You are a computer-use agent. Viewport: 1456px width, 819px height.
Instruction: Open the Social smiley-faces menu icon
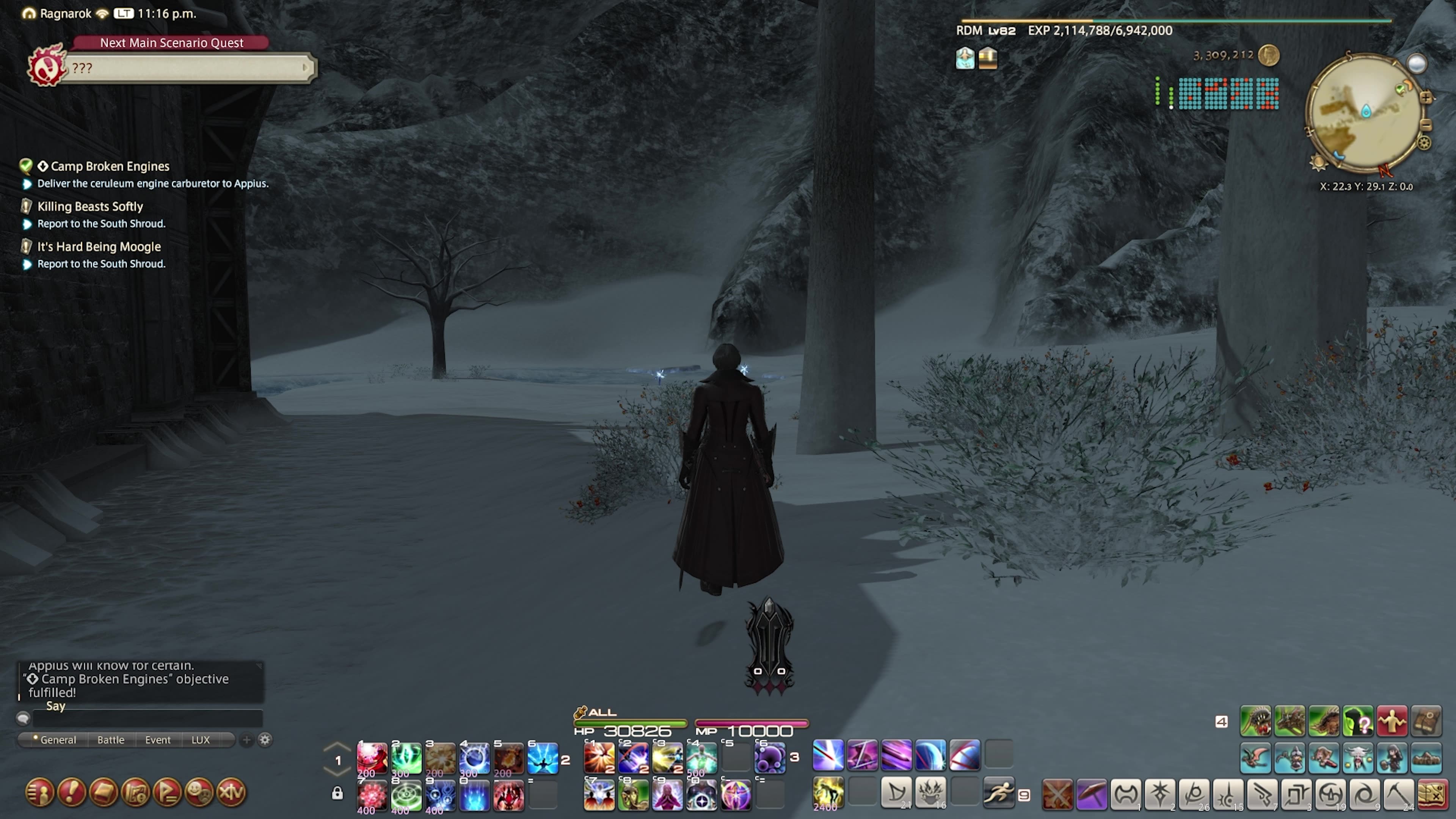pos(199,793)
